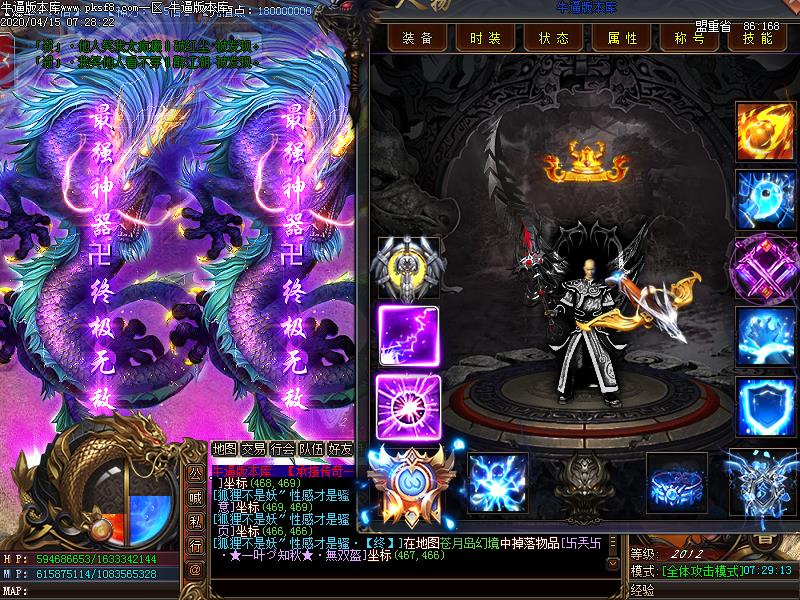The height and width of the screenshot is (600, 800).
Task: Switch to the 称号 title tab
Action: [688, 38]
